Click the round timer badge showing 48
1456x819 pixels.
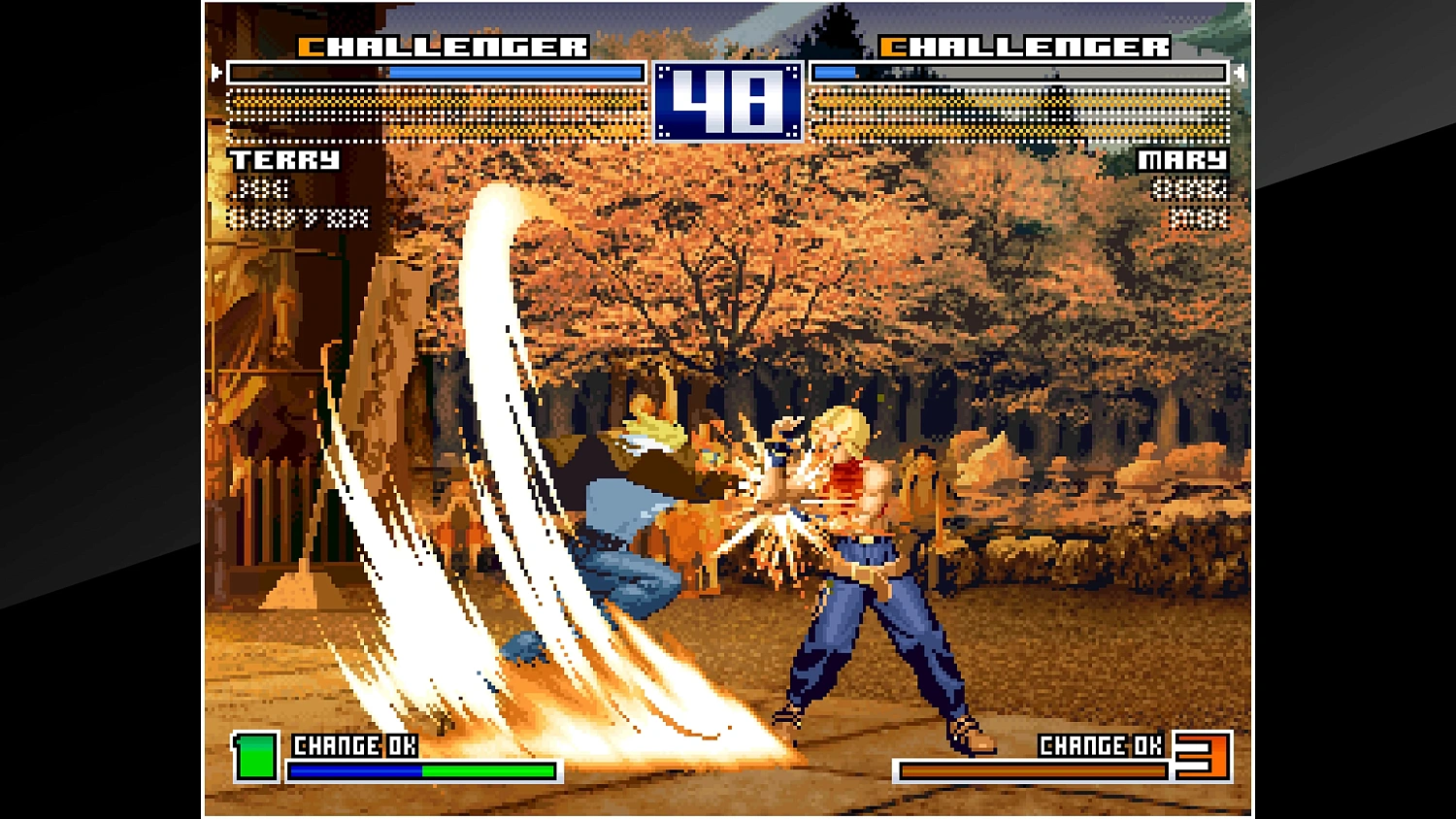[726, 101]
